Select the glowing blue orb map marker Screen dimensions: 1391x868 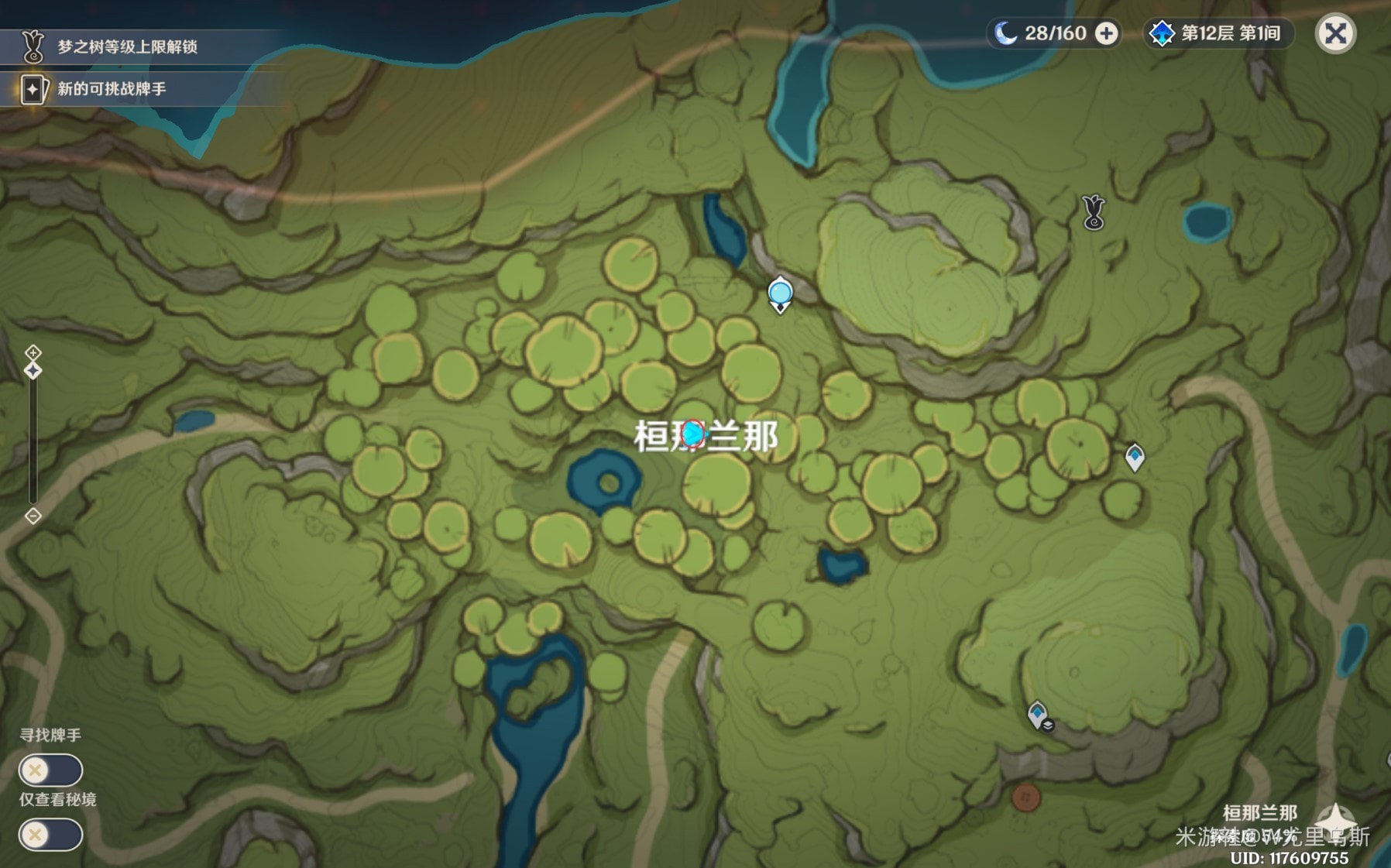(x=780, y=294)
